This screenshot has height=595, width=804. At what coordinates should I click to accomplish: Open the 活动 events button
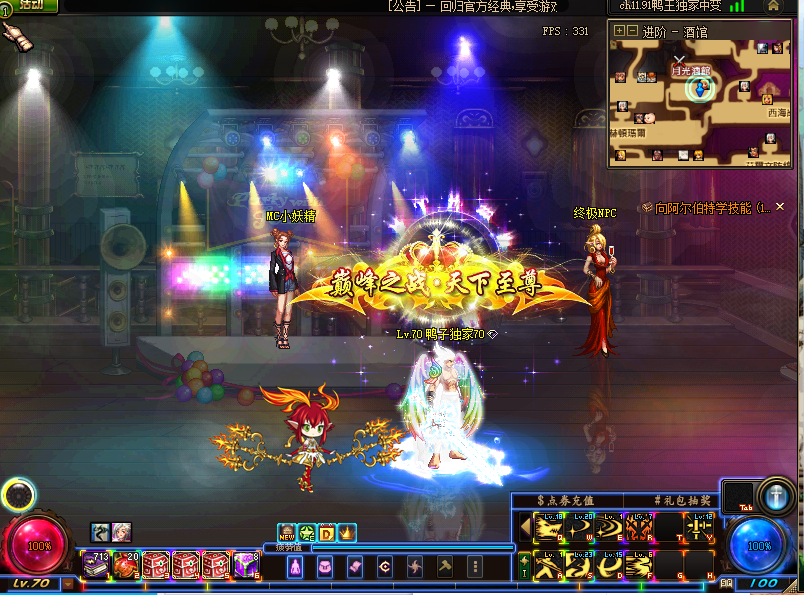pyautogui.click(x=30, y=5)
